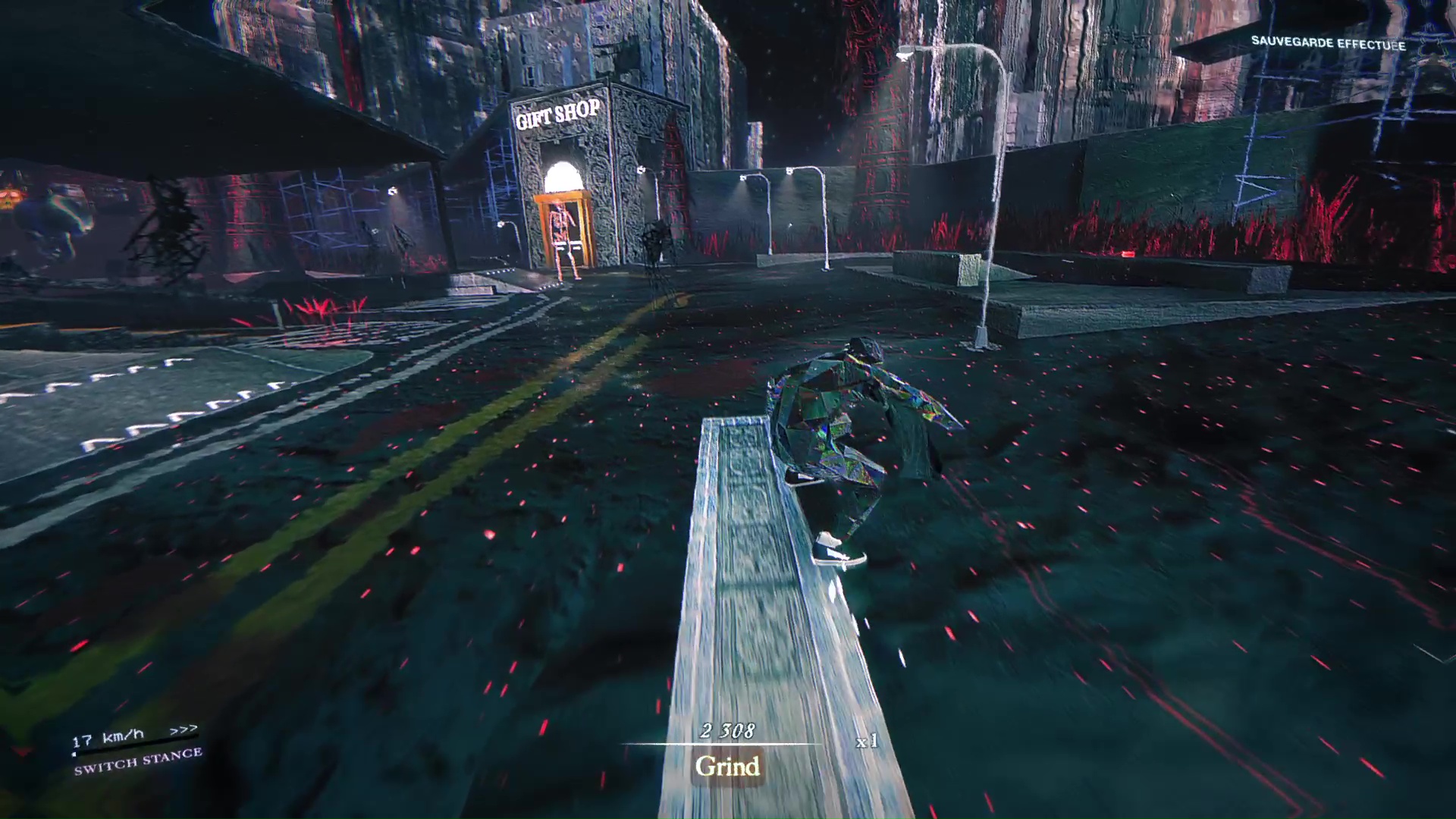1456x819 pixels.
Task: Toggle the wall lamp above the fence
Action: pos(791,171)
